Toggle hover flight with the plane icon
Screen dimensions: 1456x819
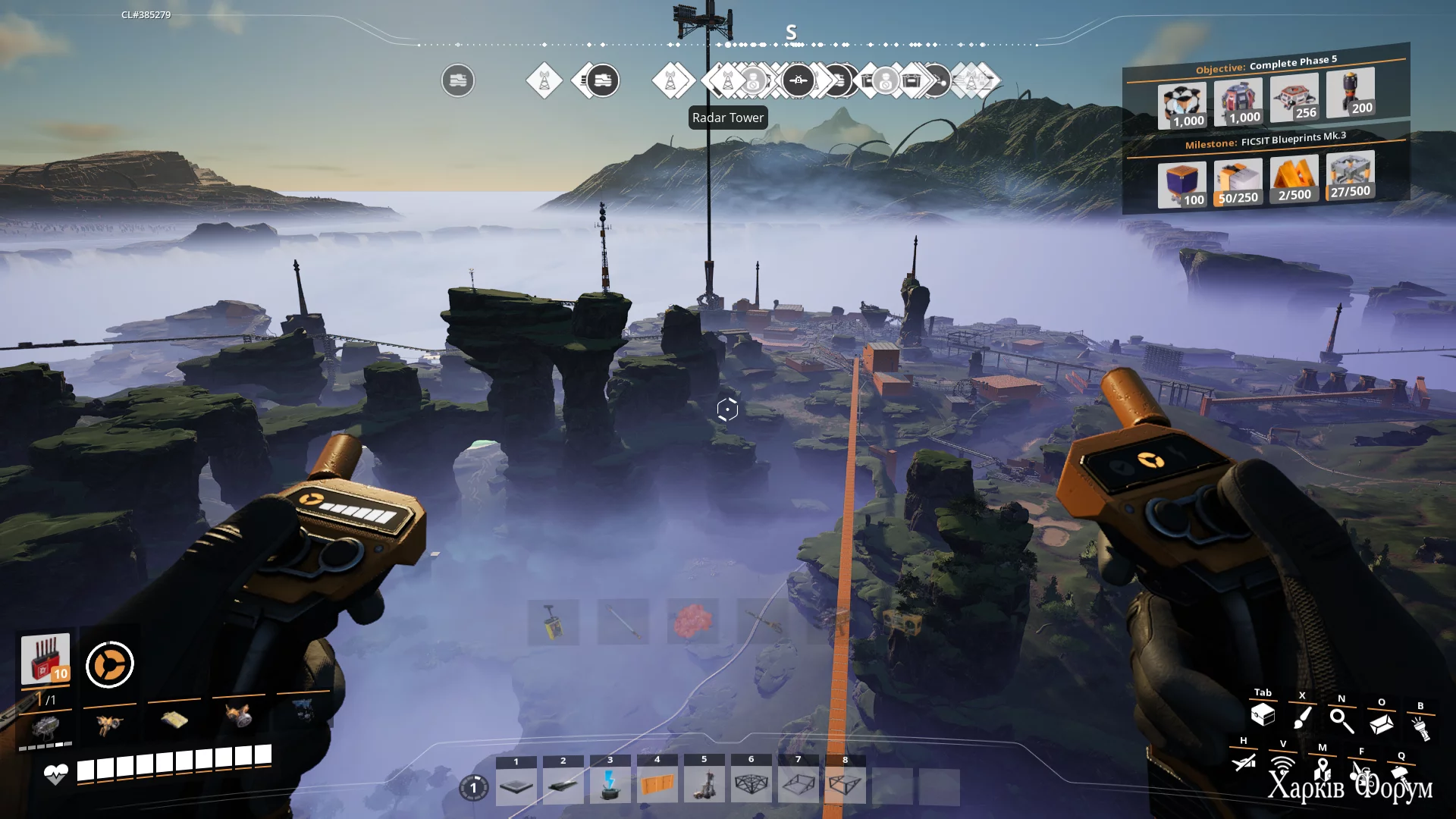click(1244, 761)
